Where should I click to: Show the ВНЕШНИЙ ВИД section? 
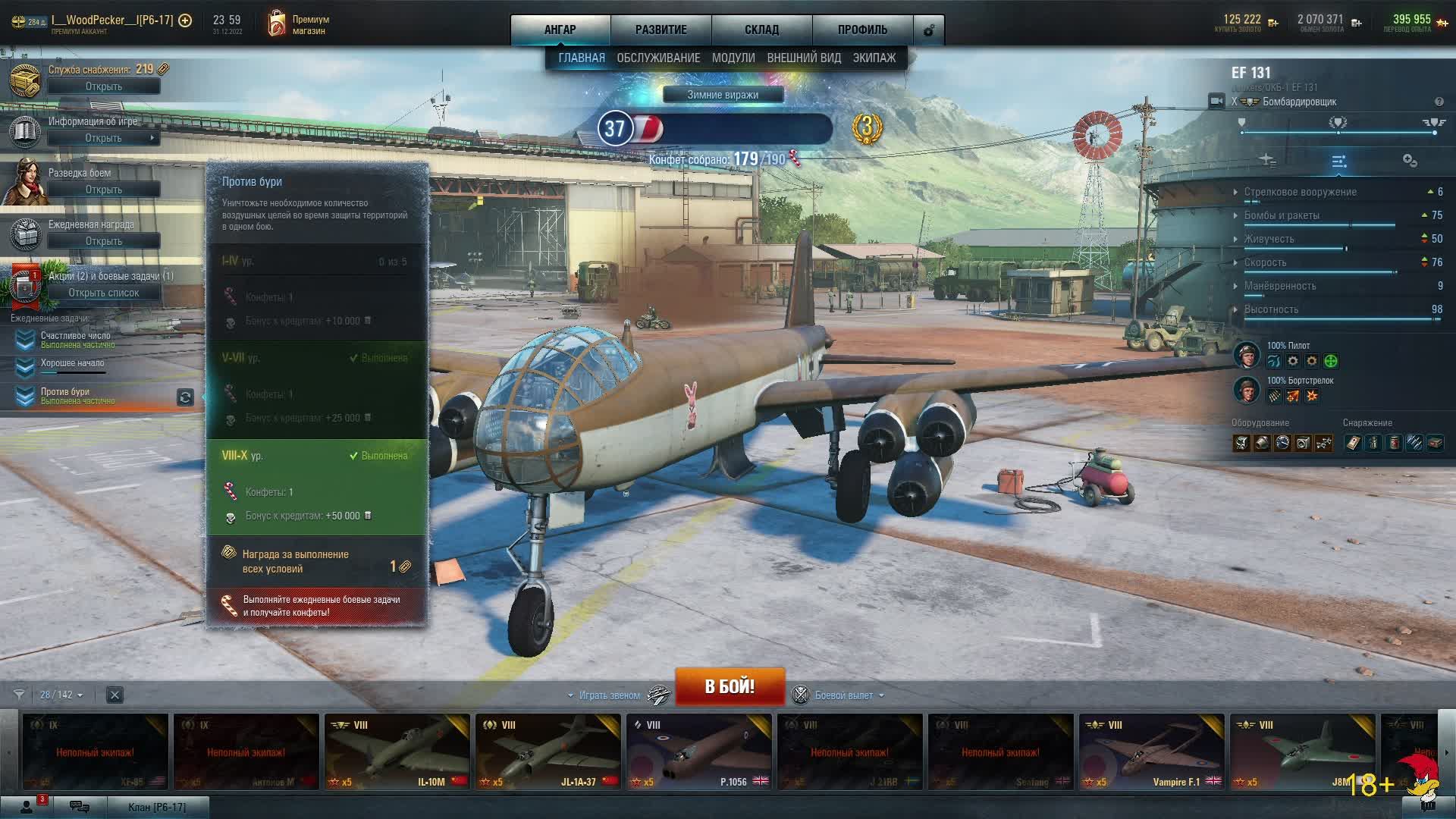(804, 58)
